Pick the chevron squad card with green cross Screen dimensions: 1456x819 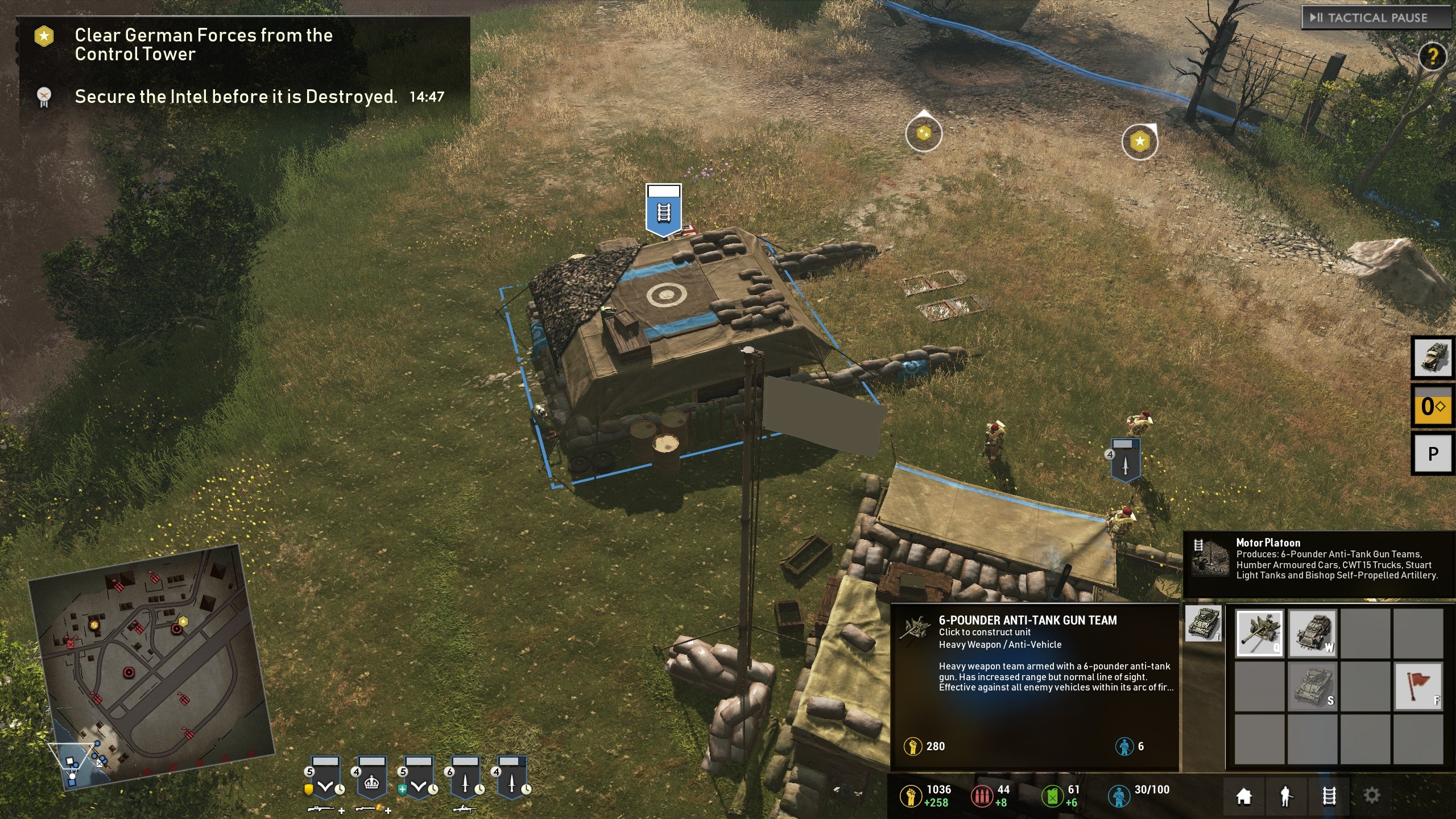pyautogui.click(x=419, y=778)
